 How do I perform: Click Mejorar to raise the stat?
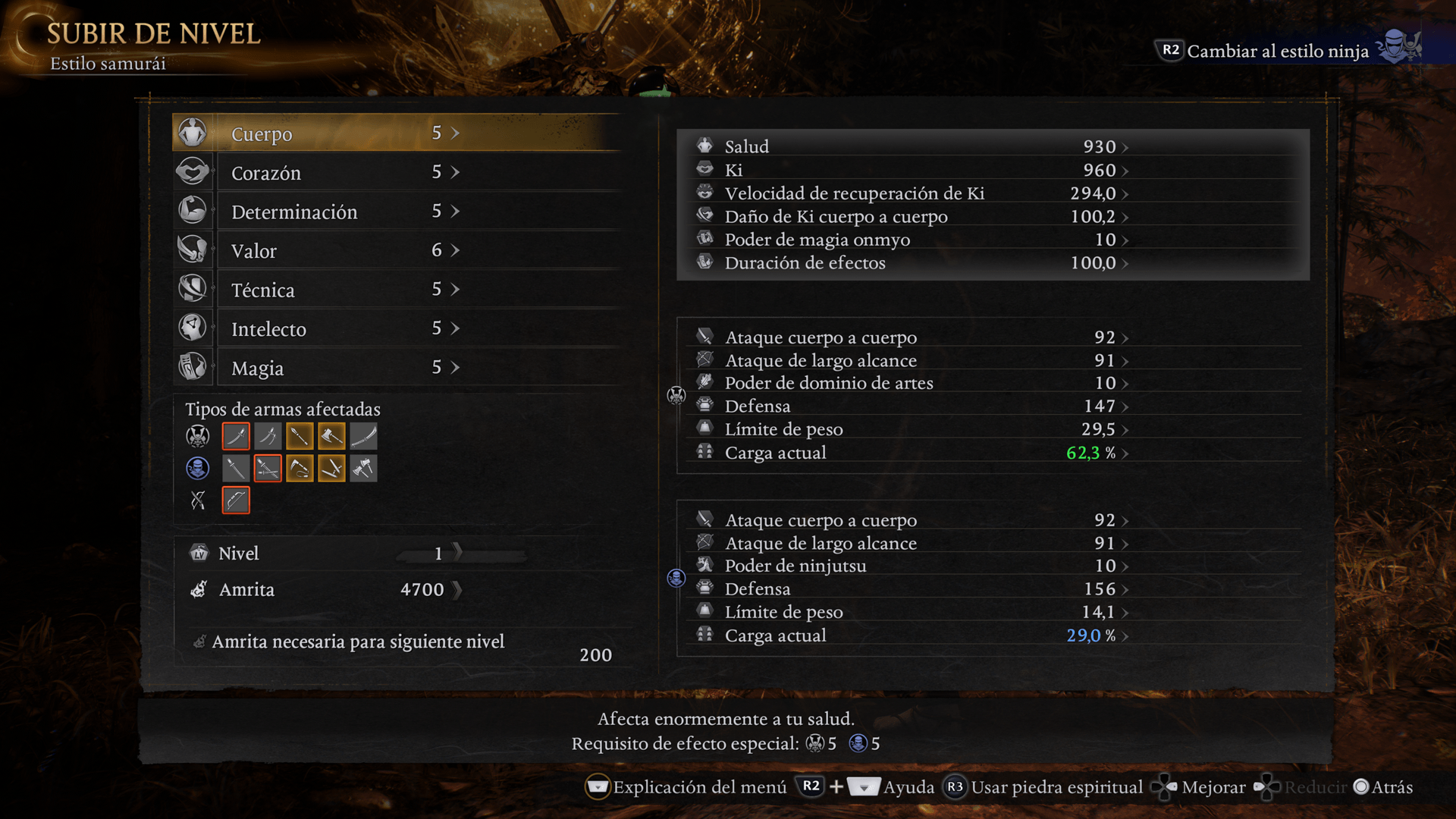click(1200, 787)
